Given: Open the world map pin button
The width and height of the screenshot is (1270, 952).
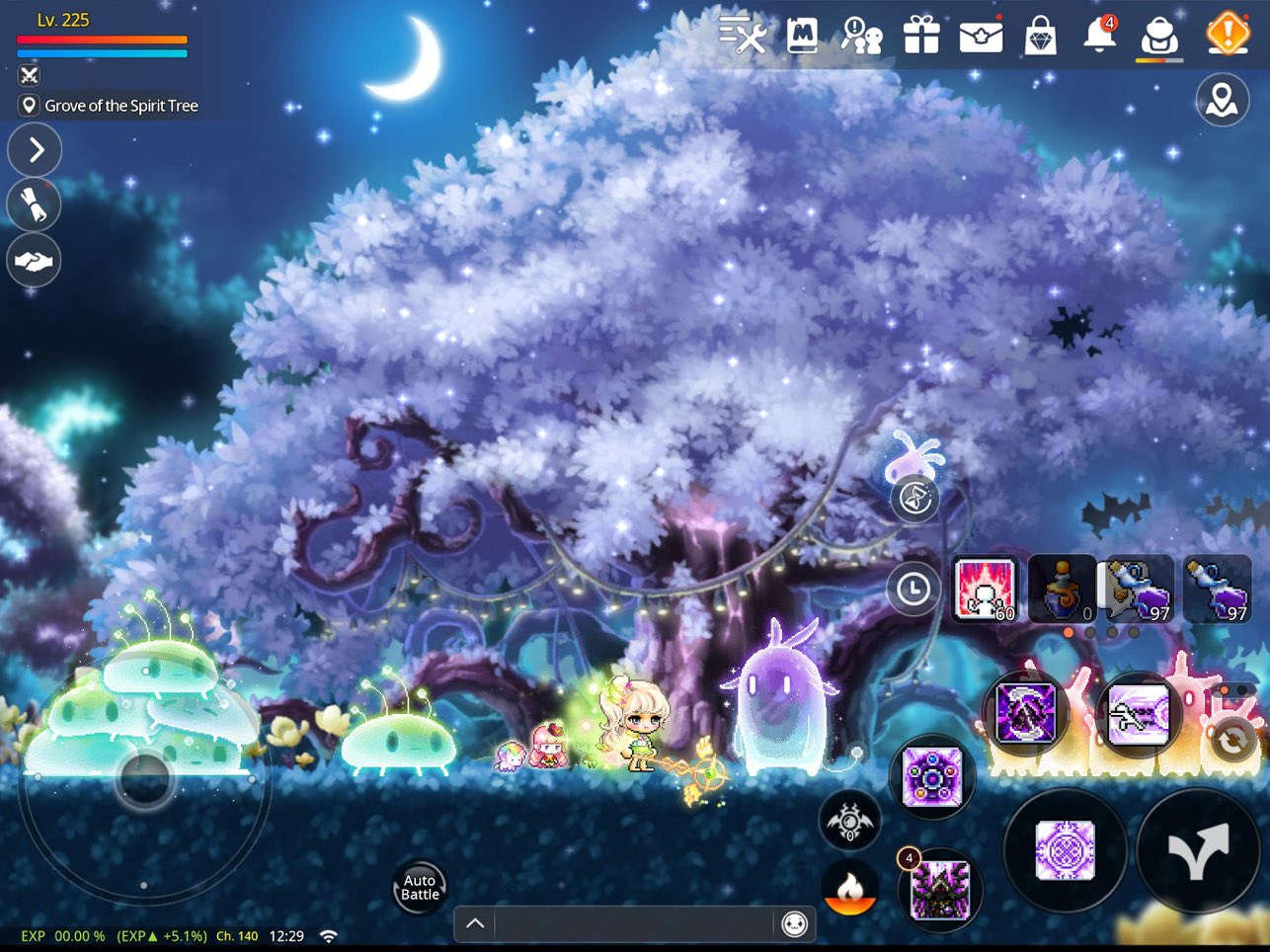Looking at the screenshot, I should (x=1222, y=100).
